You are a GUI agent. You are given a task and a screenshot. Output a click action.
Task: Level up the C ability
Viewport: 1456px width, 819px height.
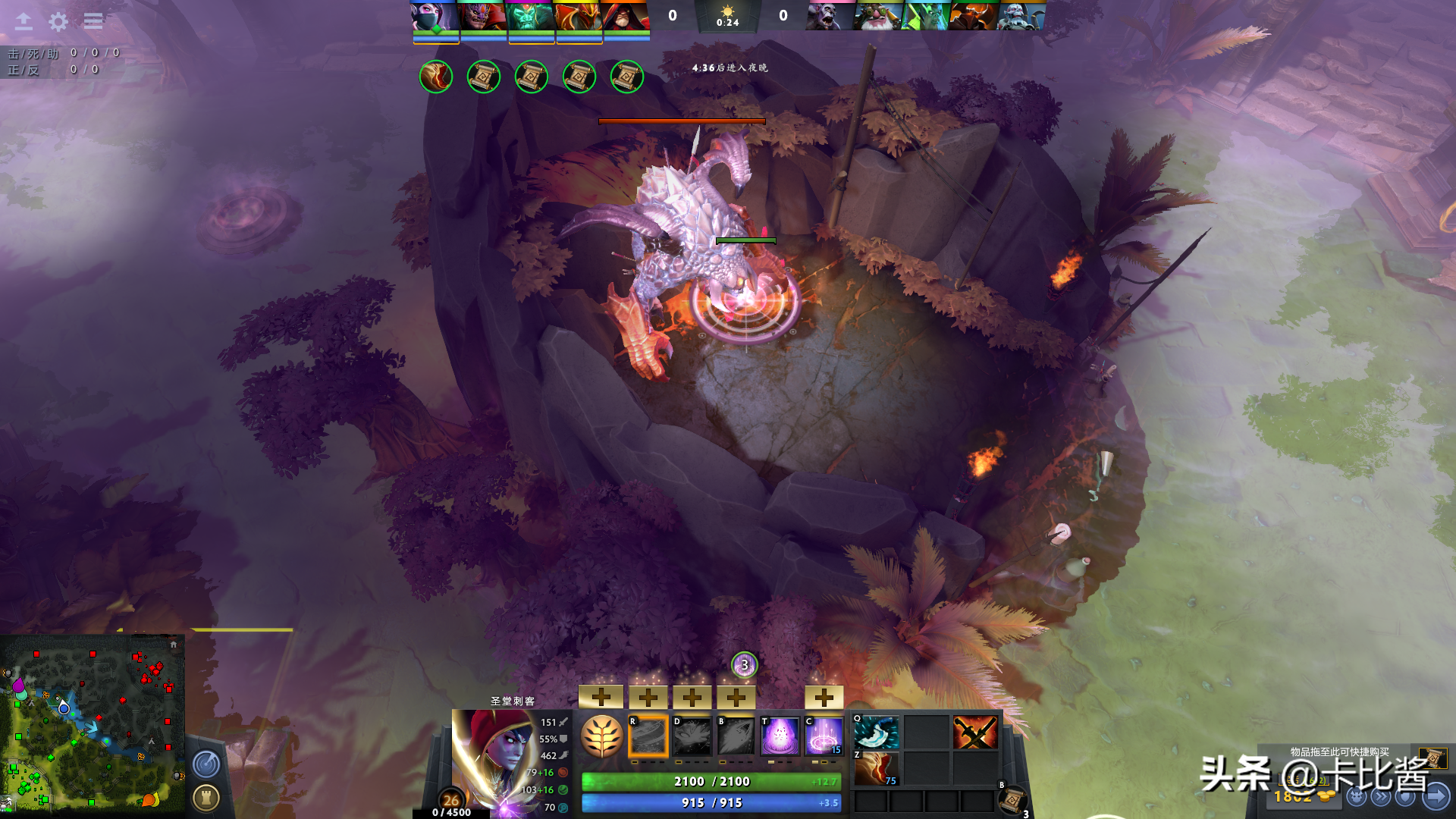click(x=824, y=696)
